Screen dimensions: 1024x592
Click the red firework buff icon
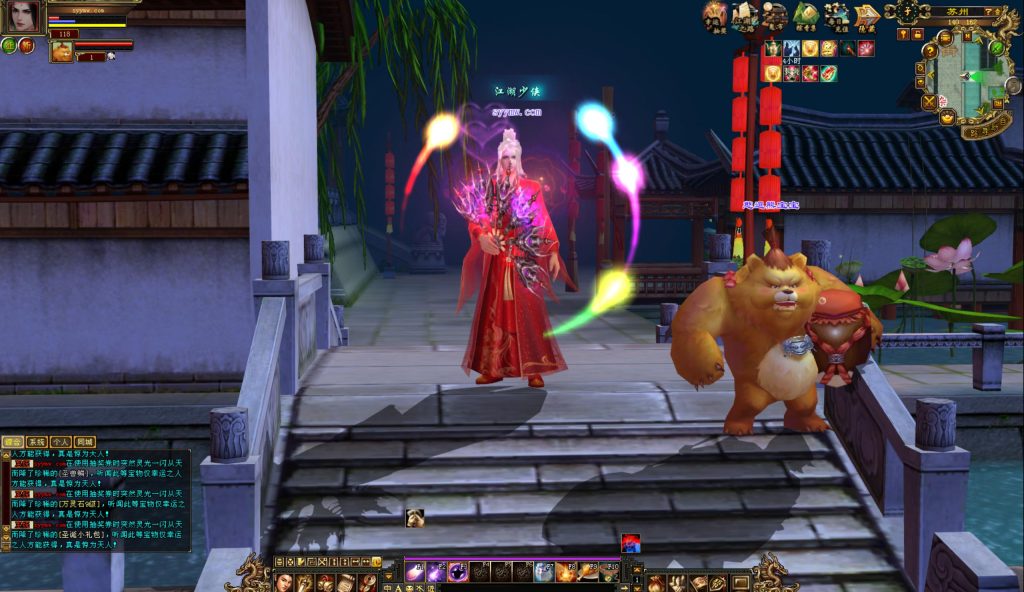[865, 48]
